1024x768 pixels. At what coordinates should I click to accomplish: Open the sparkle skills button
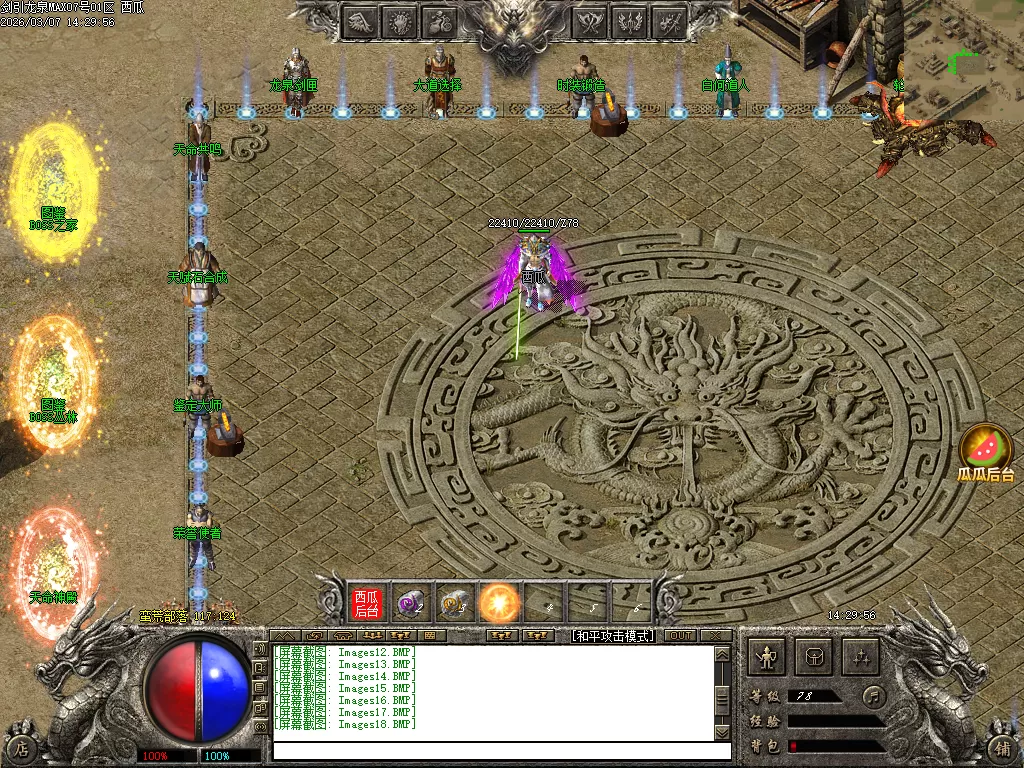pyautogui.click(x=860, y=657)
